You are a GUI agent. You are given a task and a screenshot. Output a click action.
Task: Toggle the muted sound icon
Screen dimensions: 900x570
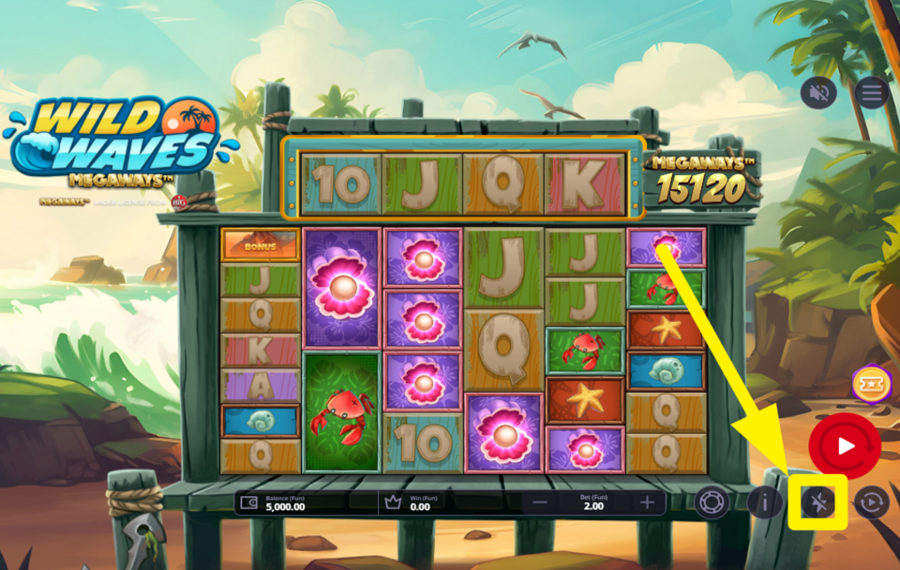click(819, 93)
